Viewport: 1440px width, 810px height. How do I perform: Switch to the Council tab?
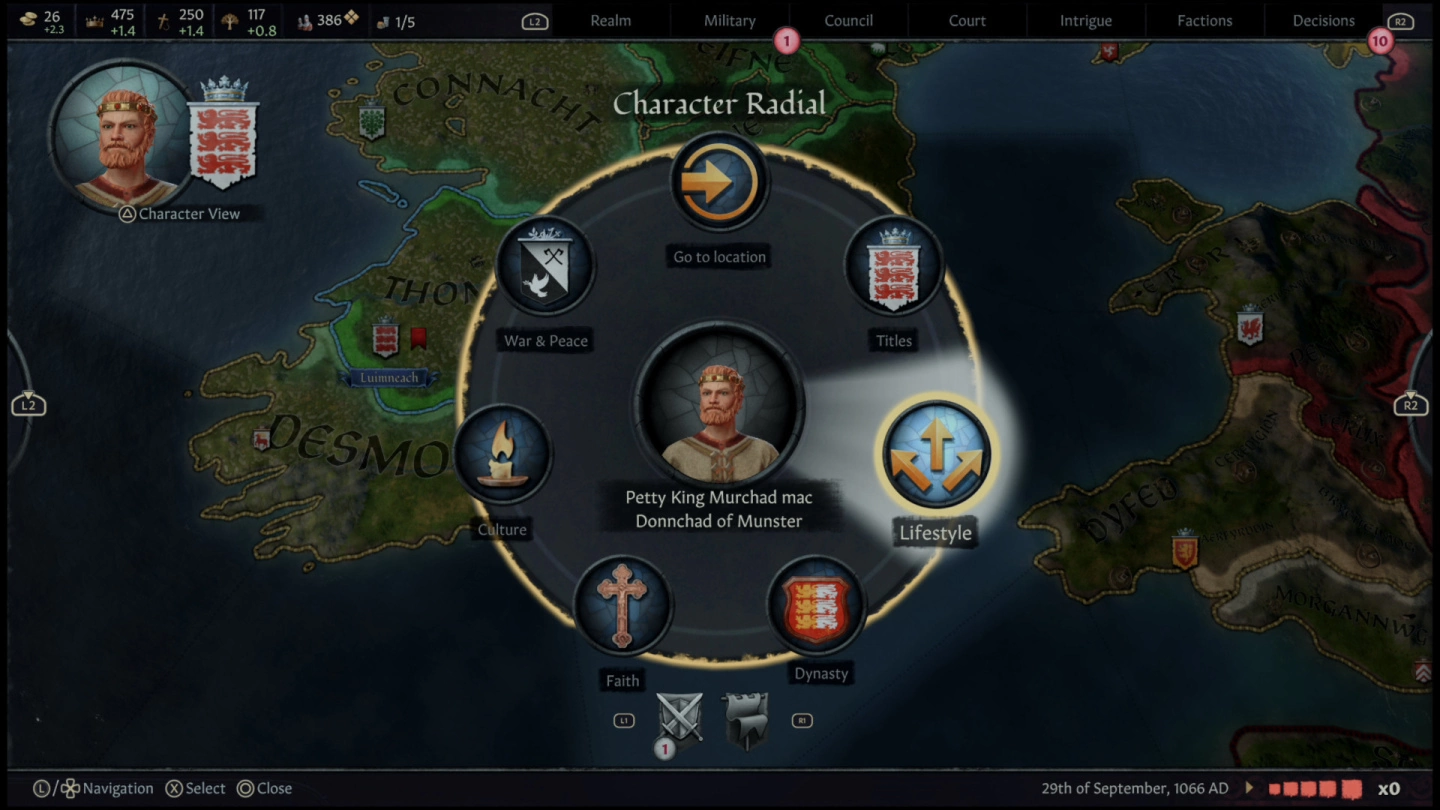coord(849,20)
